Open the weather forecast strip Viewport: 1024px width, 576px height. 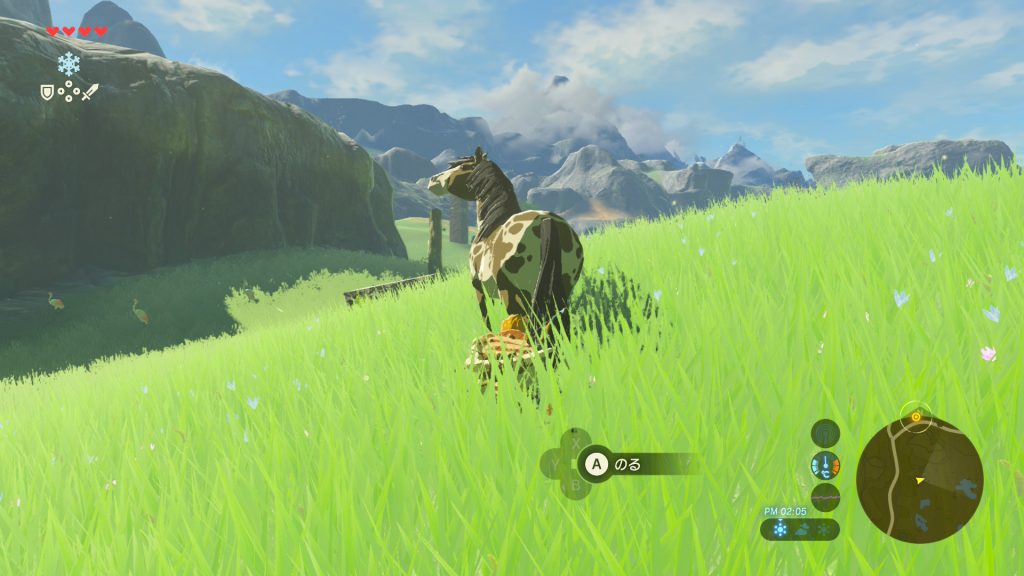800,529
